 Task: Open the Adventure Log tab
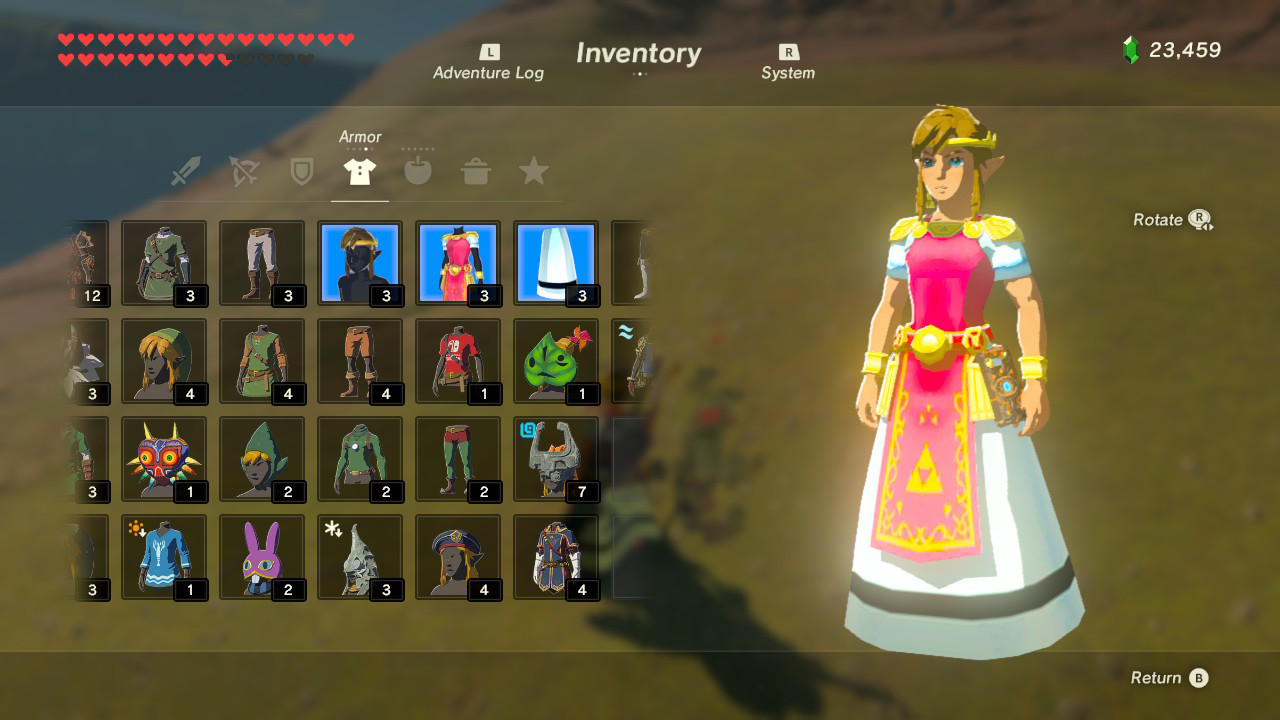(x=488, y=62)
